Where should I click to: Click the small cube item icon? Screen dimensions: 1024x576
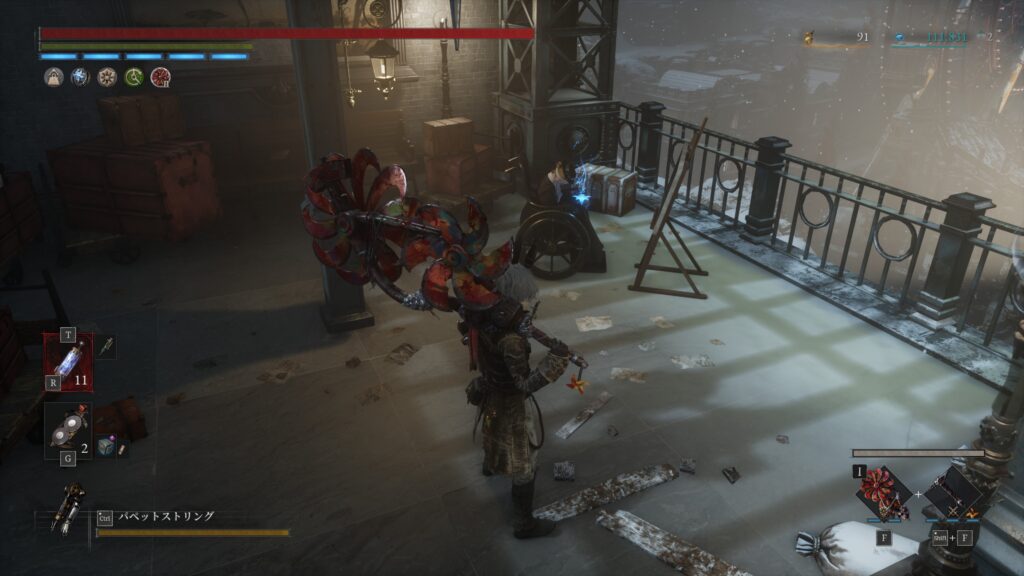pos(106,446)
